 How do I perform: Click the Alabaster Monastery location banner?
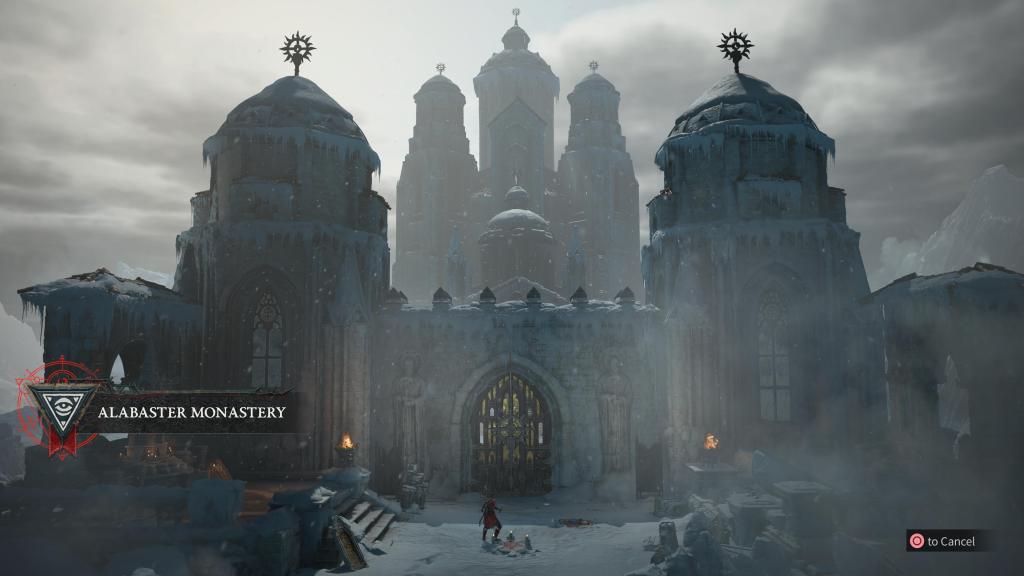[x=191, y=411]
